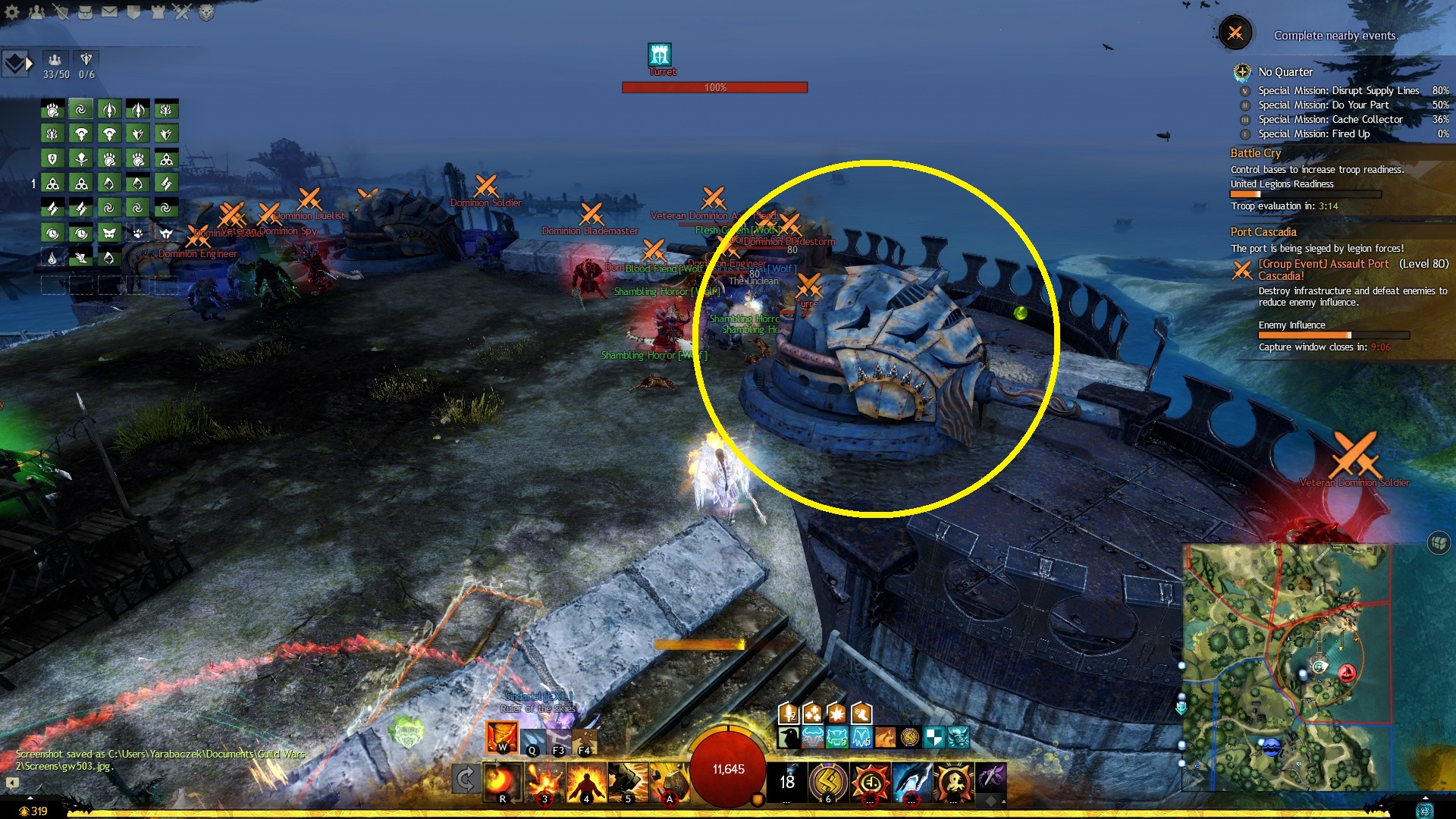Open the World vs World castle icon
1456x819 pixels.
click(158, 11)
